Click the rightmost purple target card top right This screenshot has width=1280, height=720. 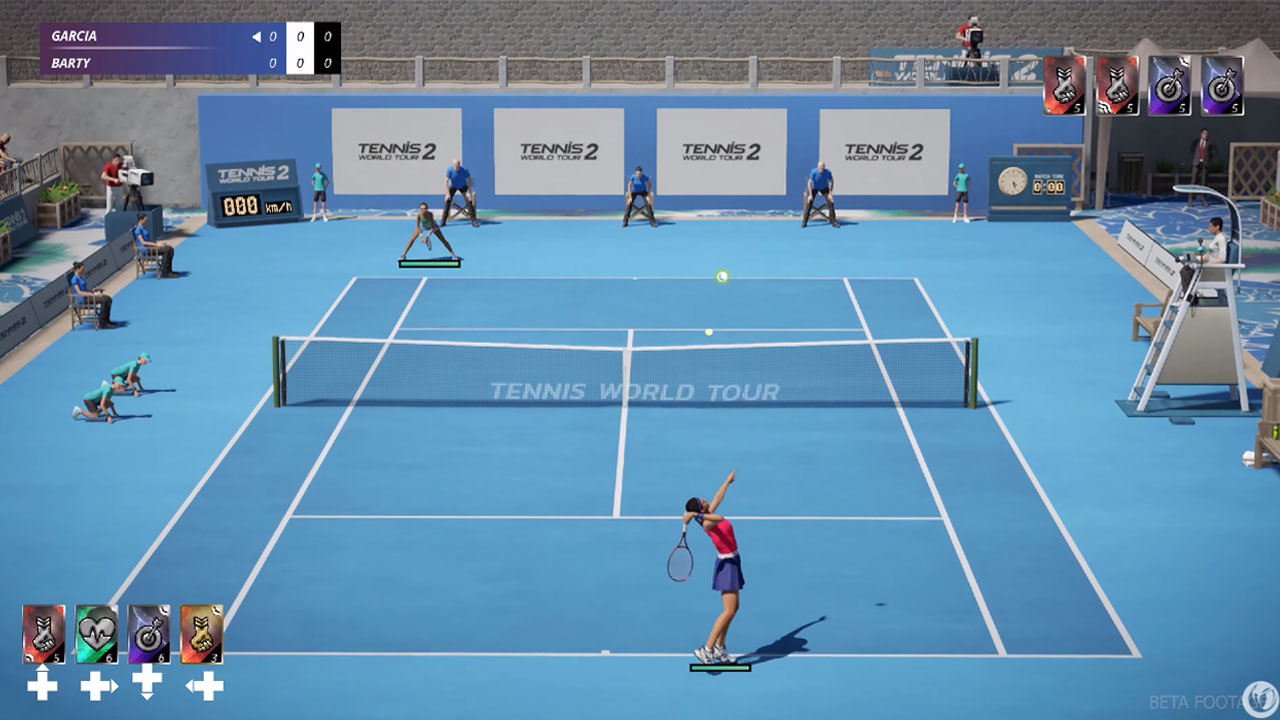coord(1220,85)
